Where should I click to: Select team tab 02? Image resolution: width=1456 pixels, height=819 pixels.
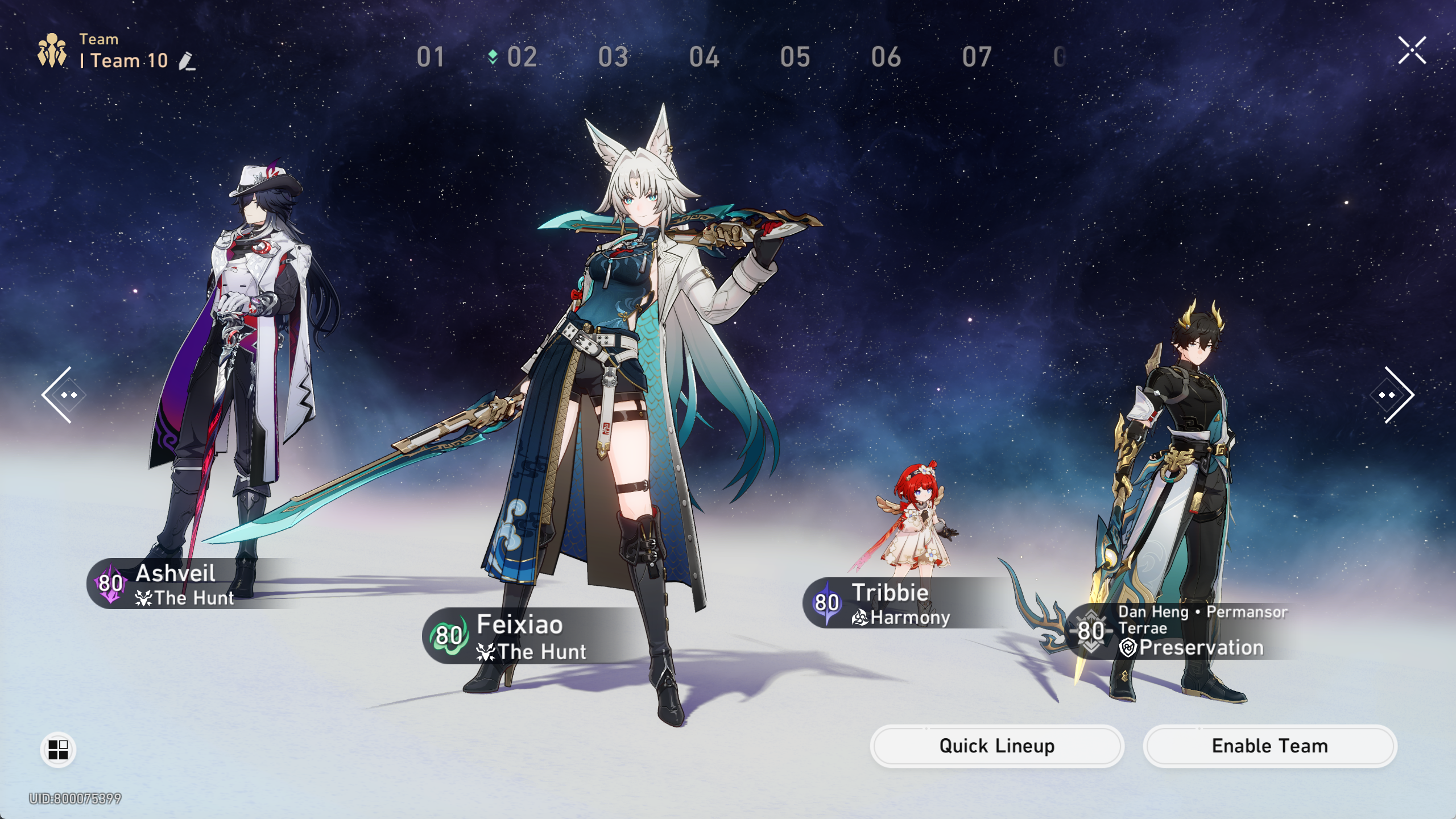coord(521,57)
